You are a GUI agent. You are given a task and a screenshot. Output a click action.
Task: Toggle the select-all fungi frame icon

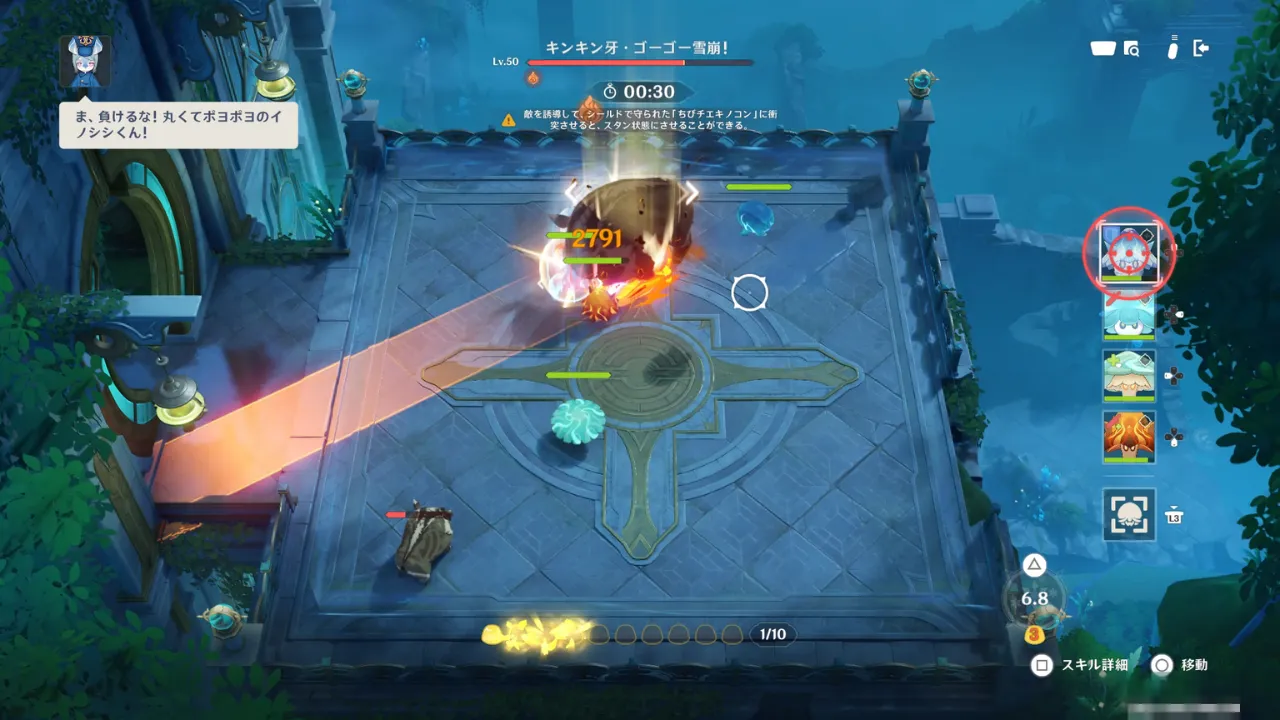[1129, 514]
